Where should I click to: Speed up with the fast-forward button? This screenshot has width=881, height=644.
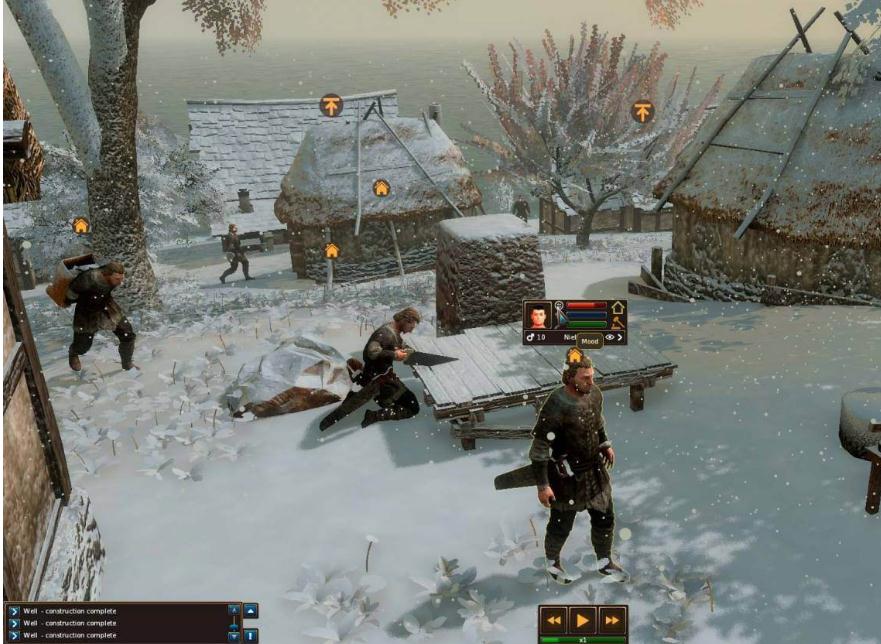[612, 619]
